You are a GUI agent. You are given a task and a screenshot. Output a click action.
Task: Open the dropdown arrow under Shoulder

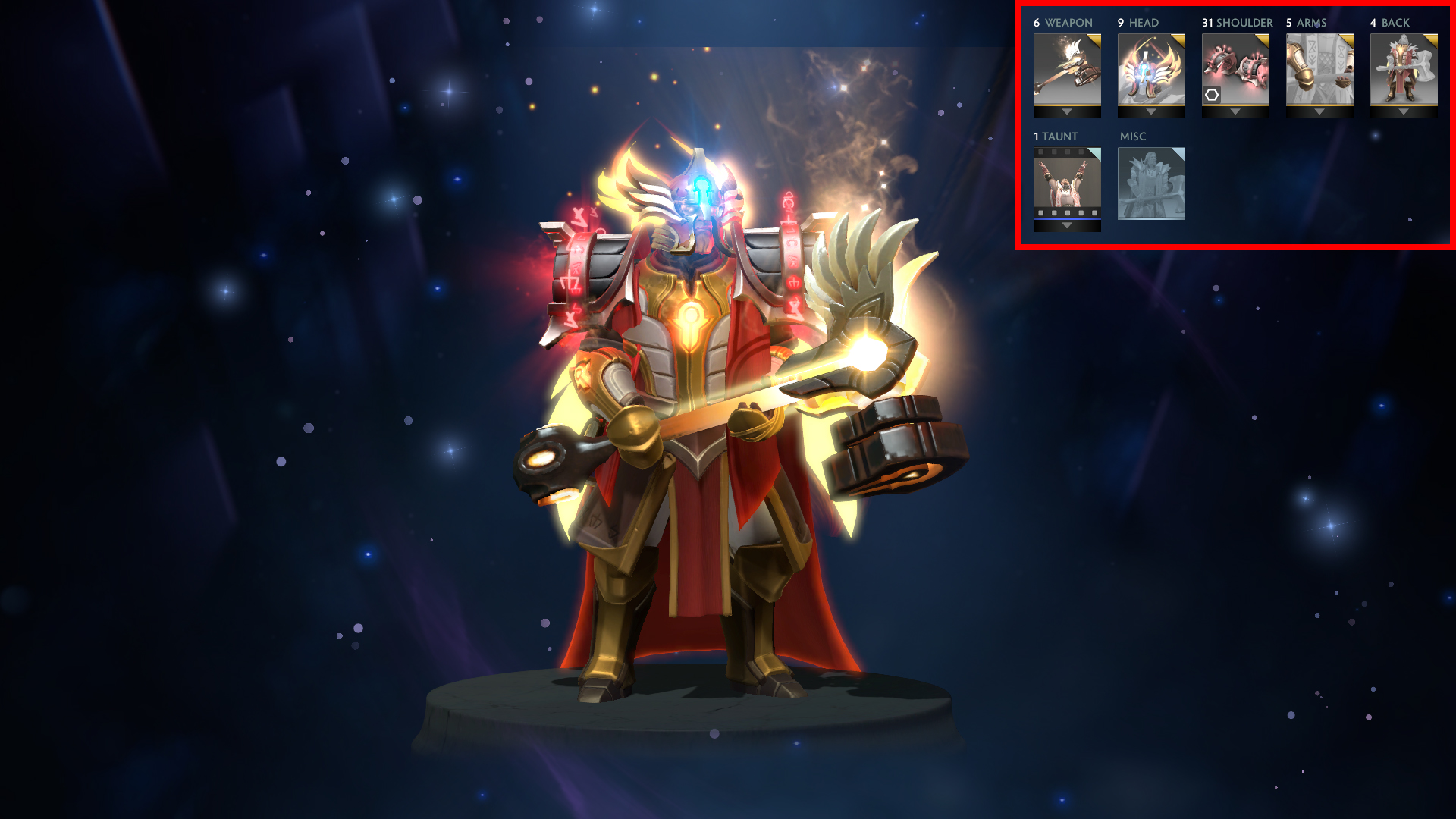point(1235,112)
